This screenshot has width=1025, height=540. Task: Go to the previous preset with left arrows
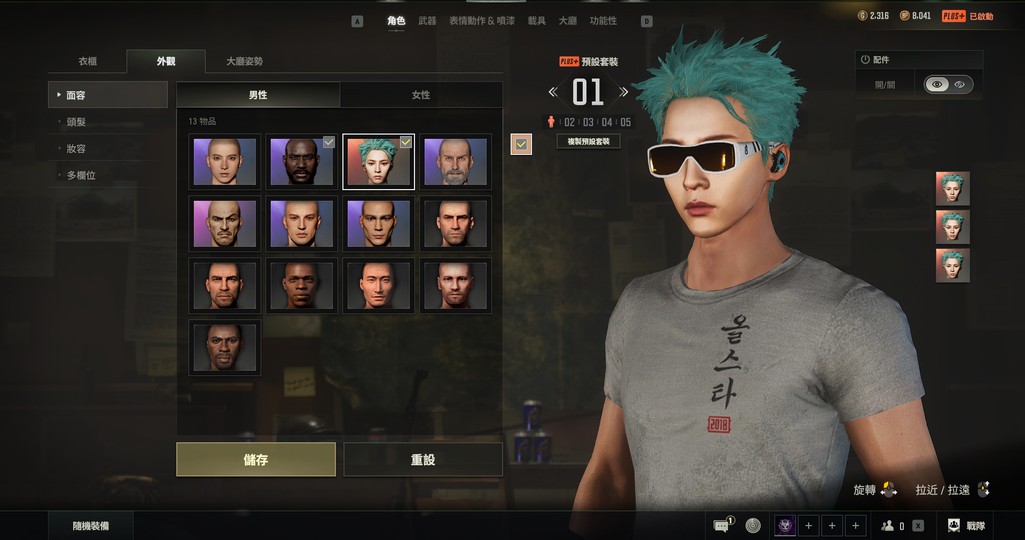click(553, 92)
